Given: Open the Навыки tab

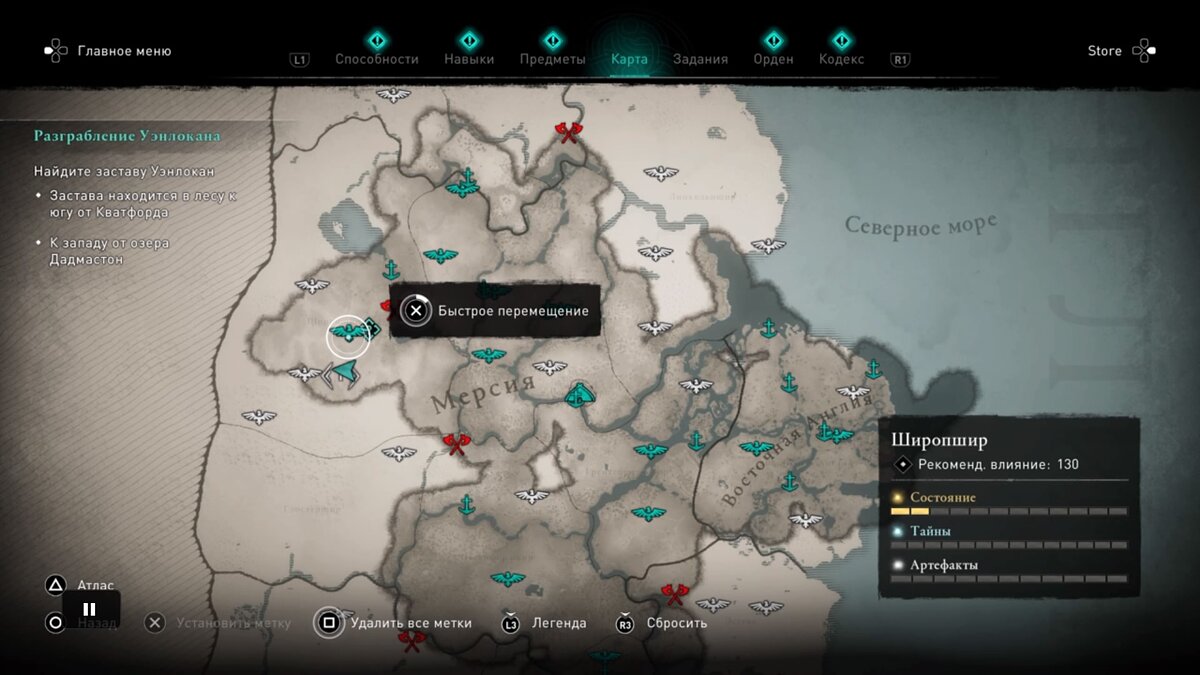Looking at the screenshot, I should (469, 59).
